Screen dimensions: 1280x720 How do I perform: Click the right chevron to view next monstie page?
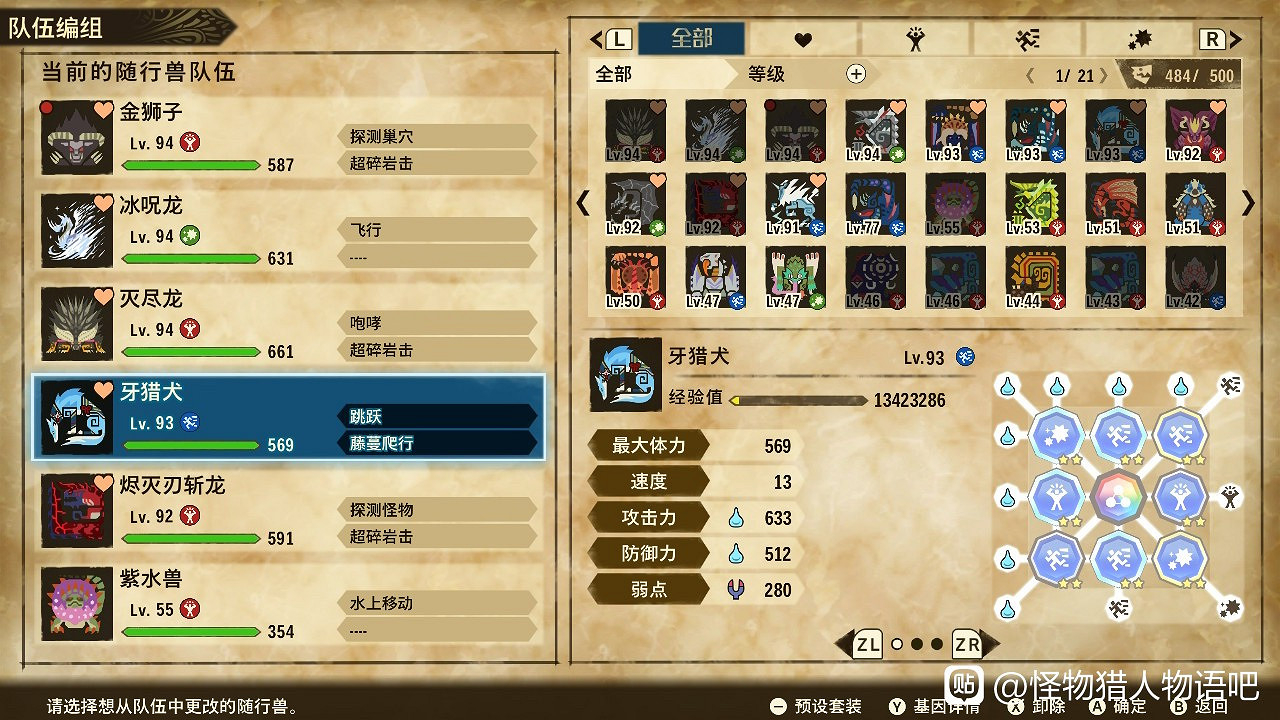tap(1246, 203)
